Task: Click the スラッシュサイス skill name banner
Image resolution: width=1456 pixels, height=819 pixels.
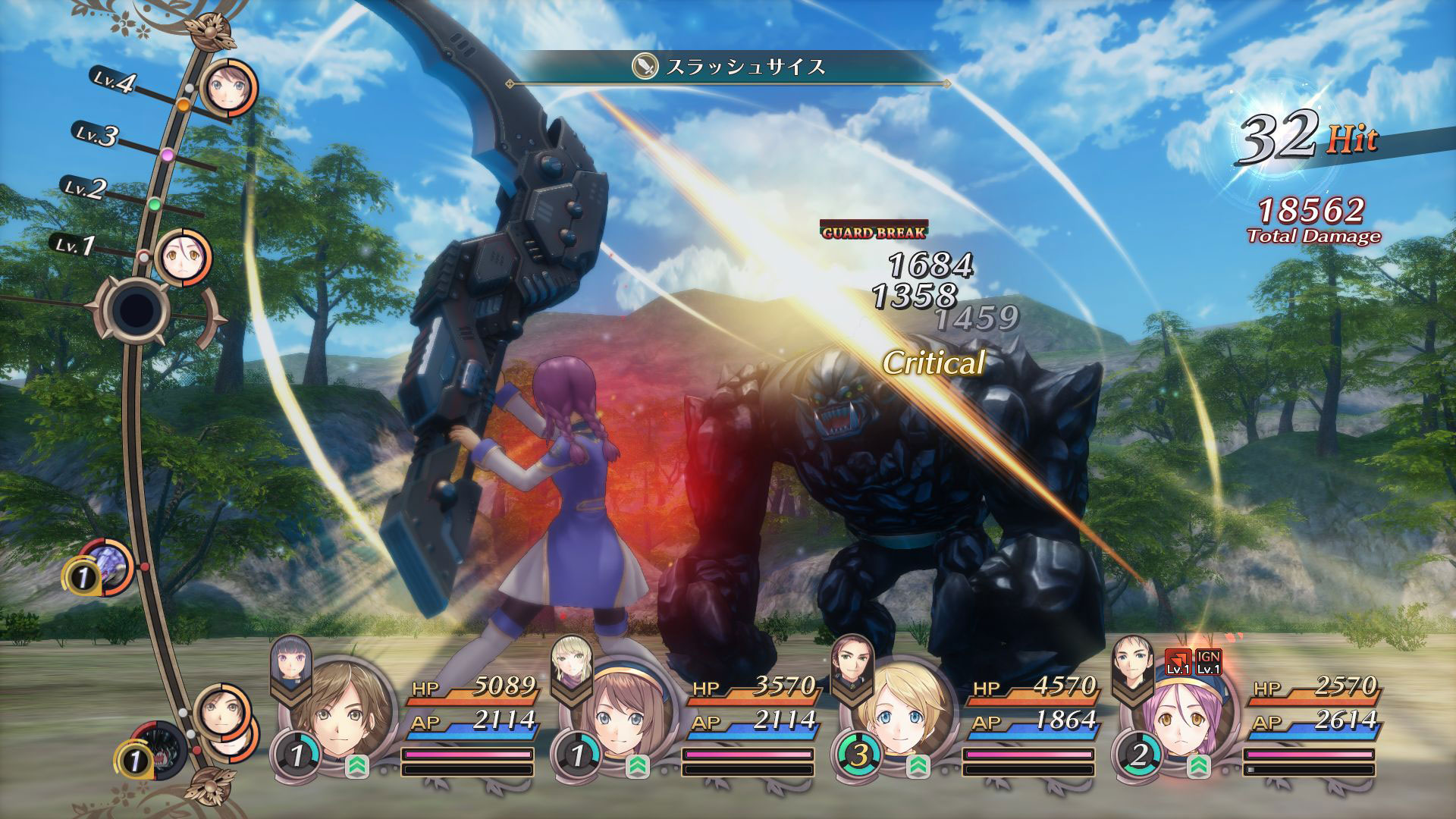Action: point(730,67)
